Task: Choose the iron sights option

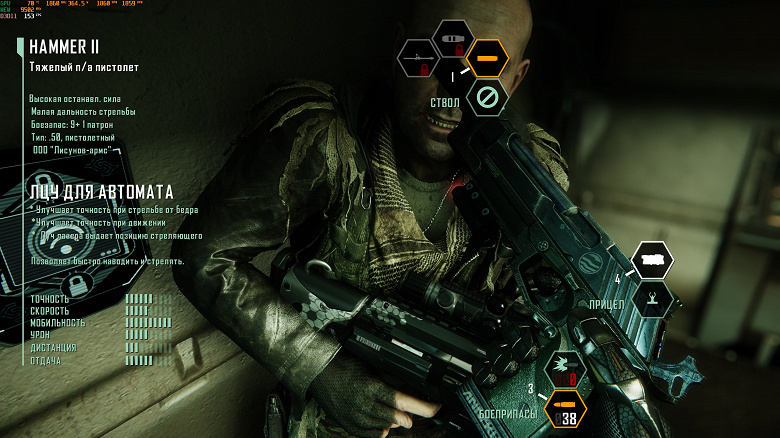Action: [653, 298]
